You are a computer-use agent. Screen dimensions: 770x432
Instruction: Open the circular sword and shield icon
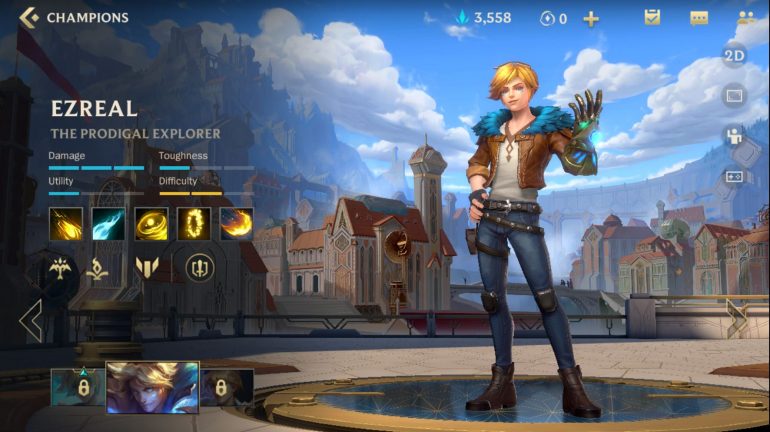click(x=200, y=267)
